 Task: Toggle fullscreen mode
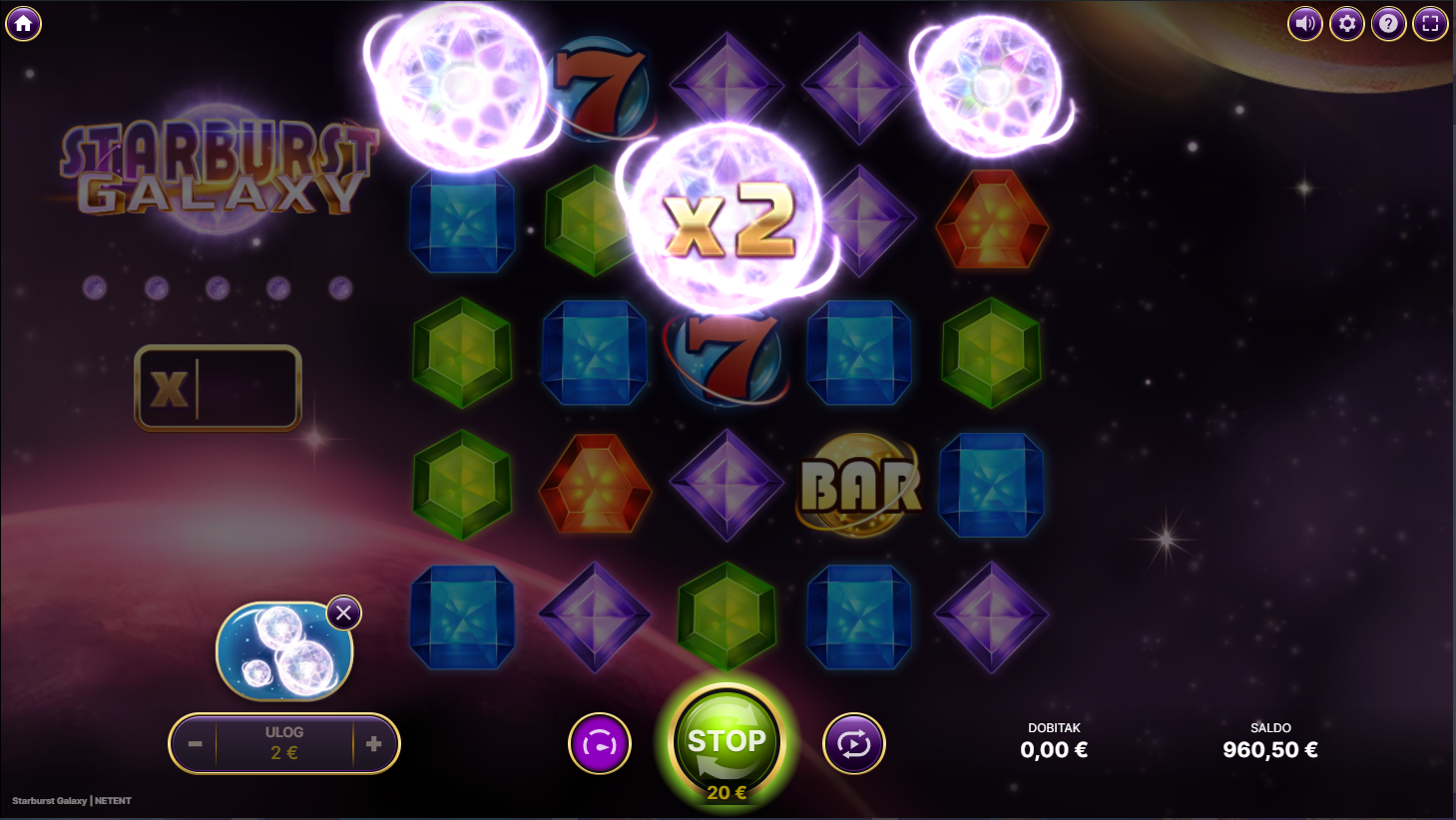coord(1430,23)
